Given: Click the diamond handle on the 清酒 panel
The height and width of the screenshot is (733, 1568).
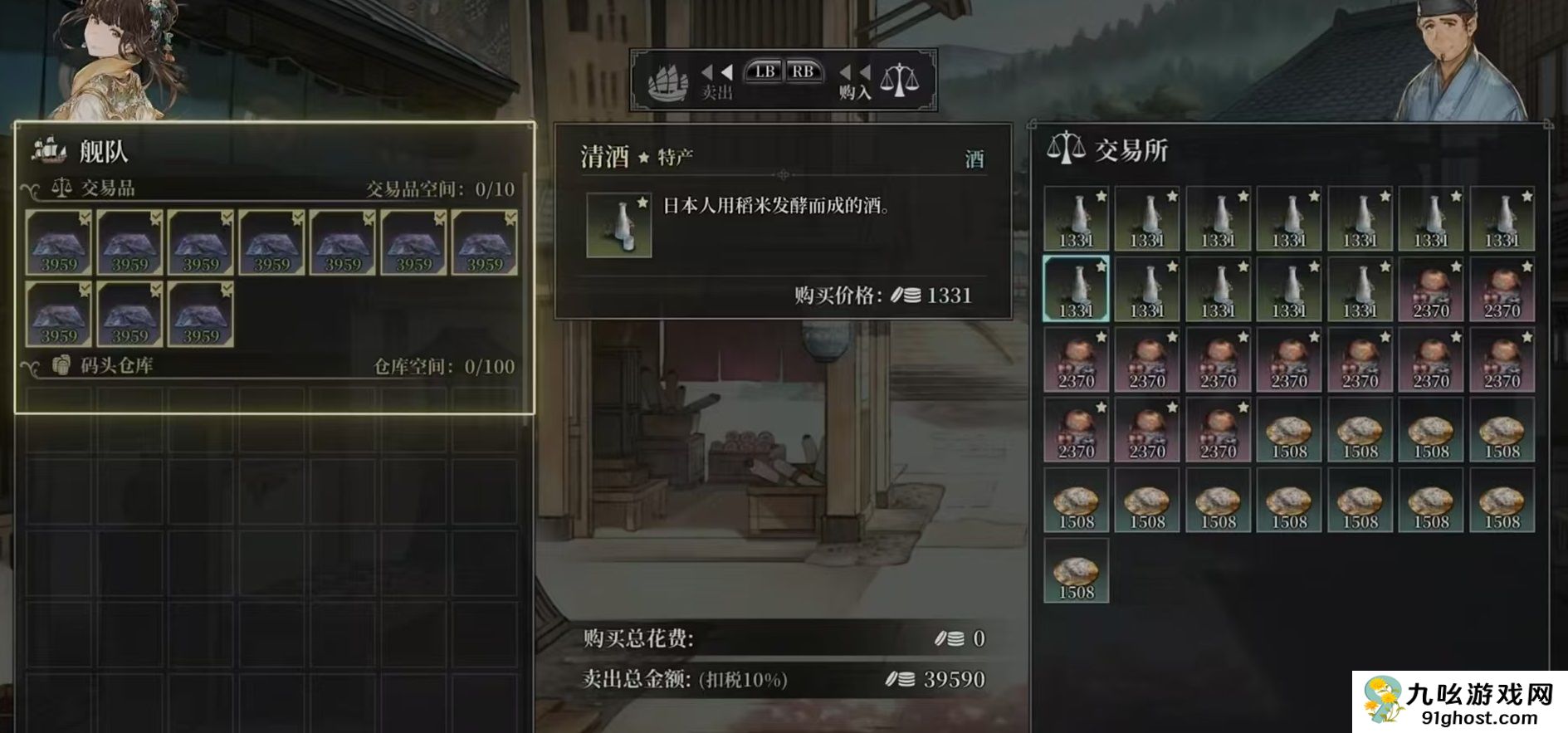Looking at the screenshot, I should [783, 173].
